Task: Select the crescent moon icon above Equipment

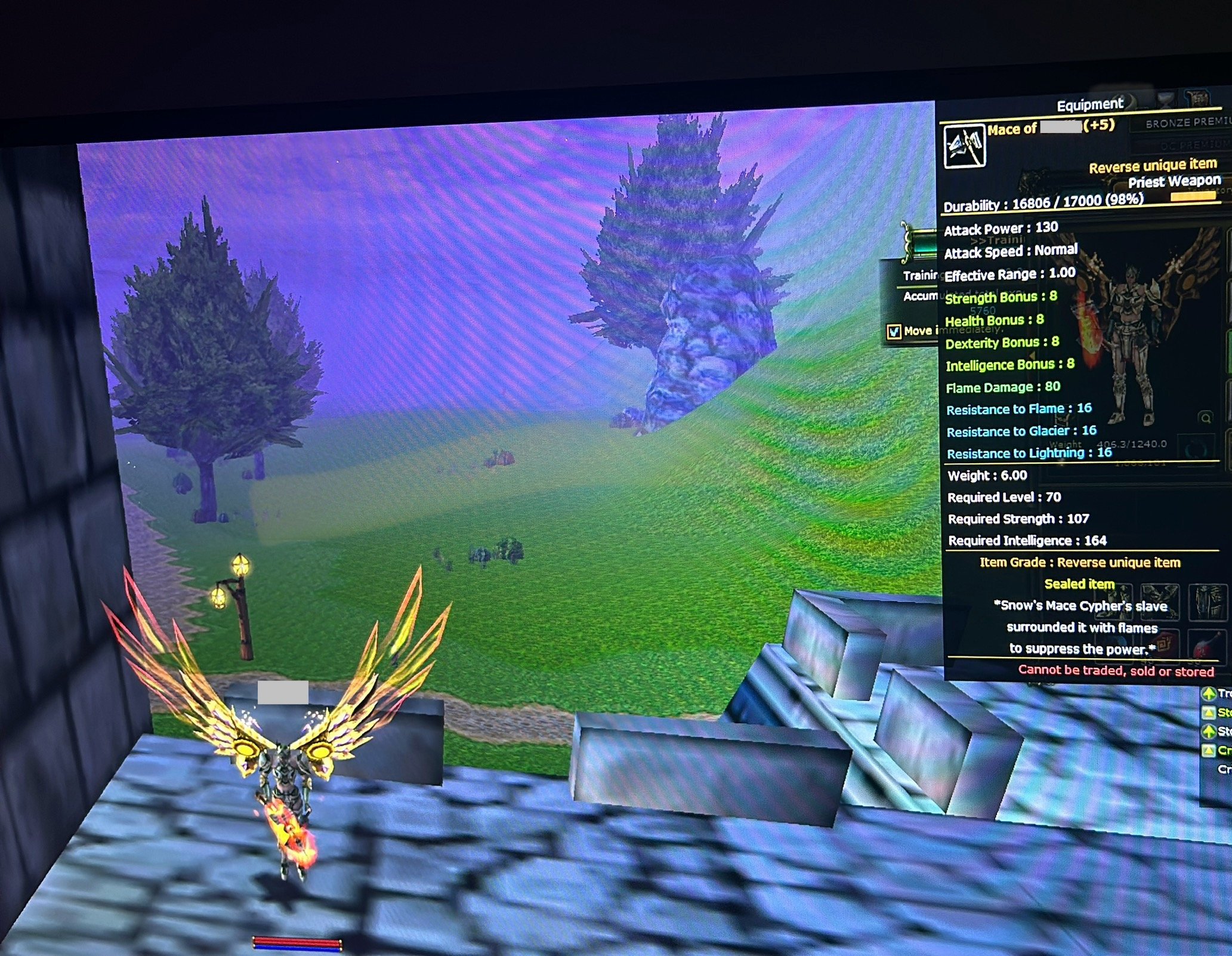Action: click(x=1129, y=101)
